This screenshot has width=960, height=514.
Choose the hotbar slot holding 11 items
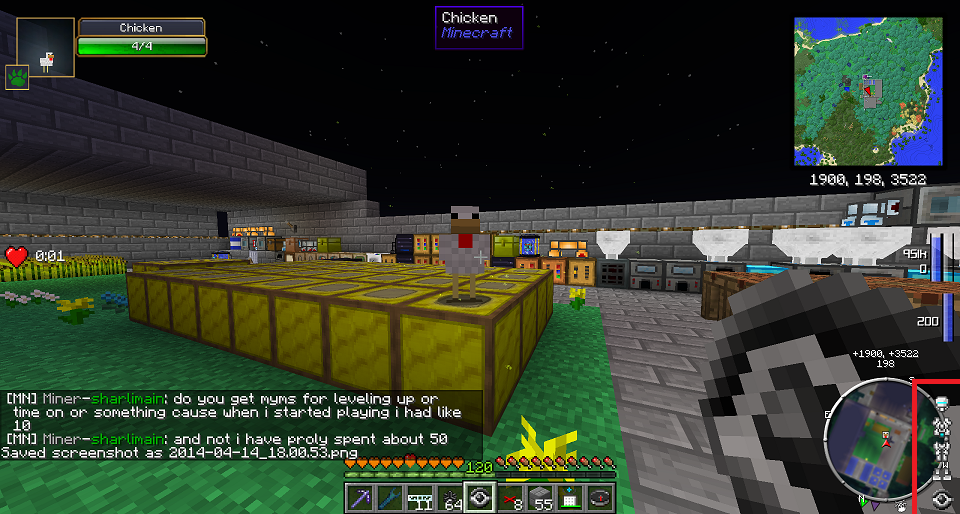[420, 498]
